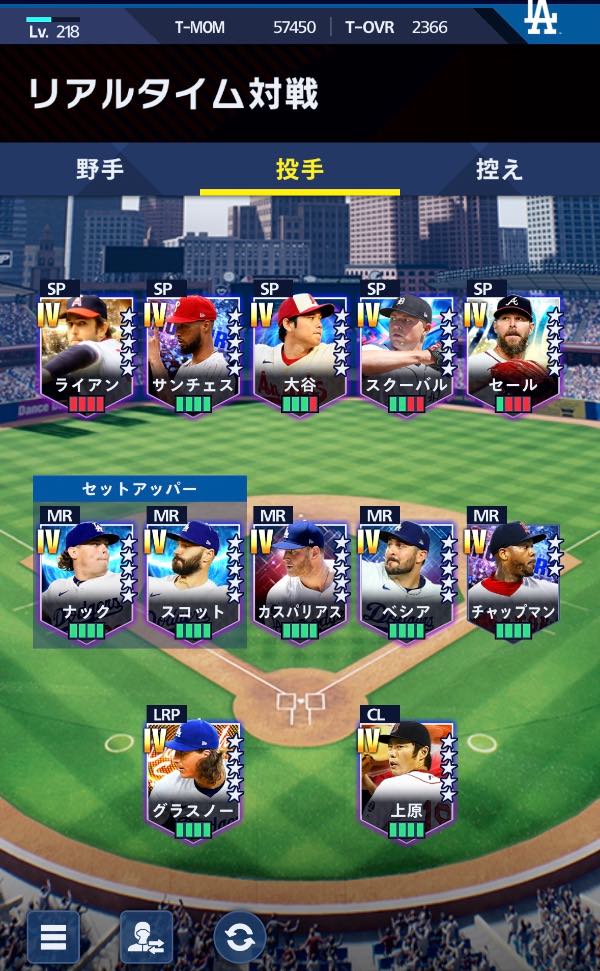The height and width of the screenshot is (971, 600).
Task: Open the hamburger list menu
Action: click(53, 938)
